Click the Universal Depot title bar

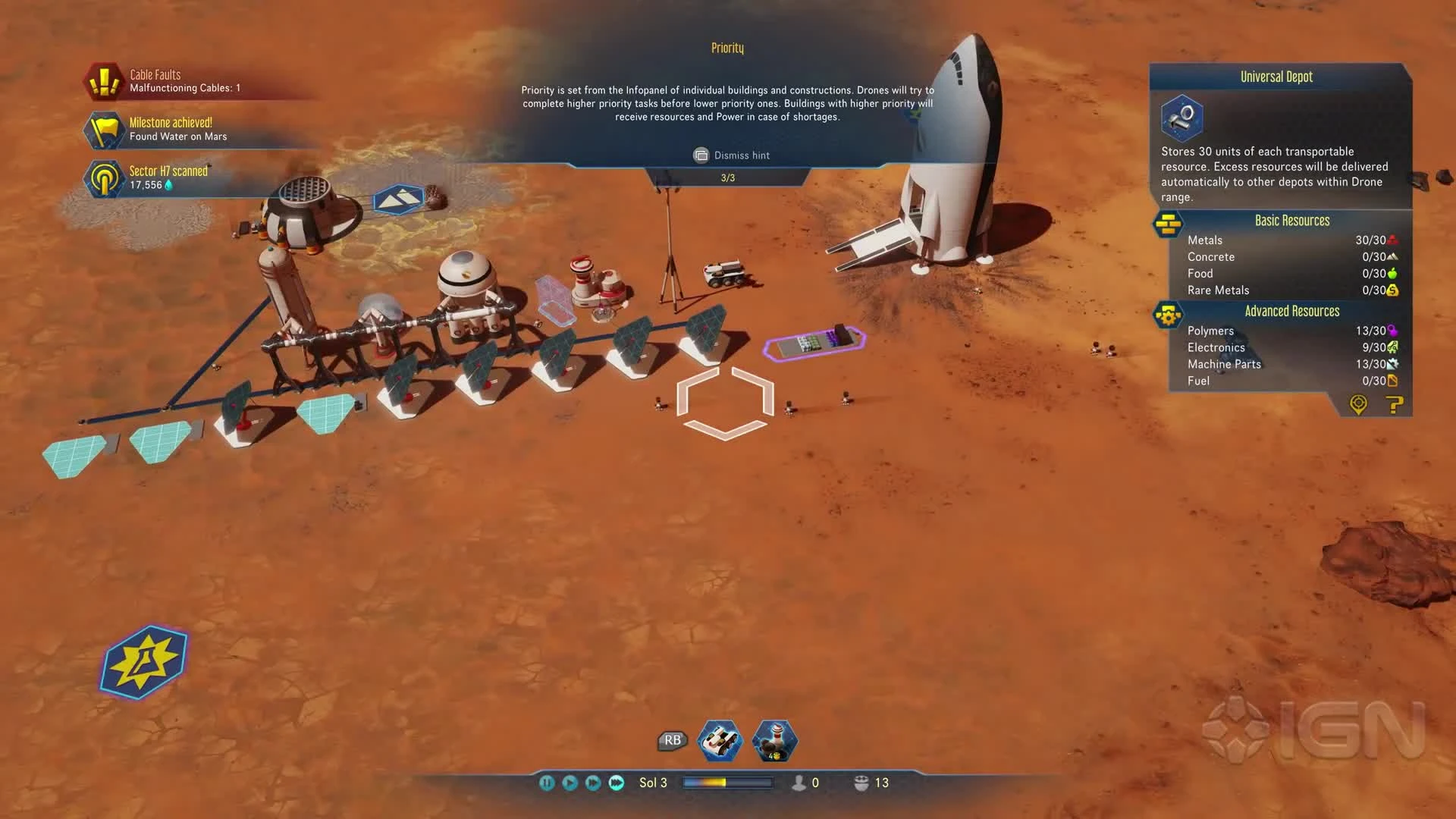[x=1277, y=76]
